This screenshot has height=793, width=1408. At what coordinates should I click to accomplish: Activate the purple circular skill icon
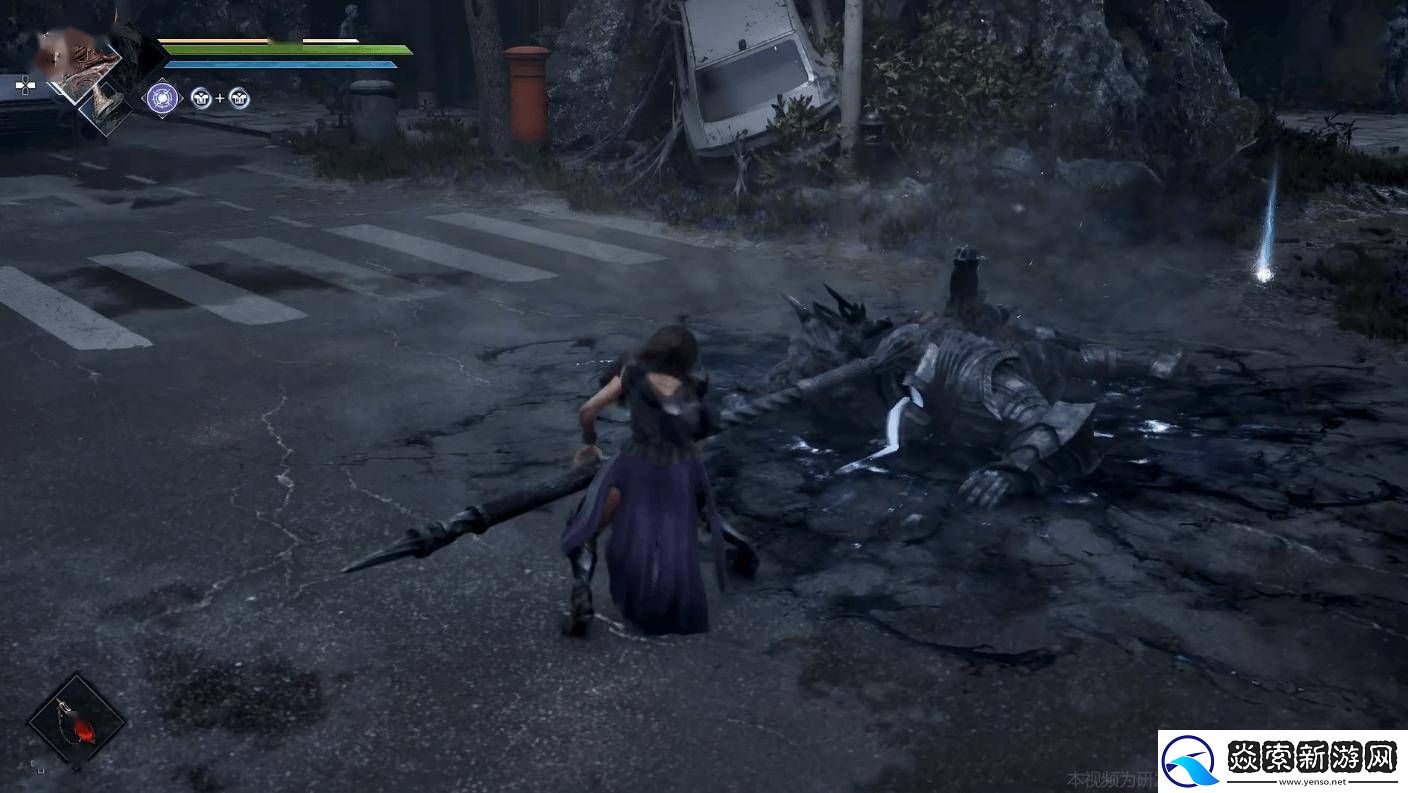(x=162, y=97)
